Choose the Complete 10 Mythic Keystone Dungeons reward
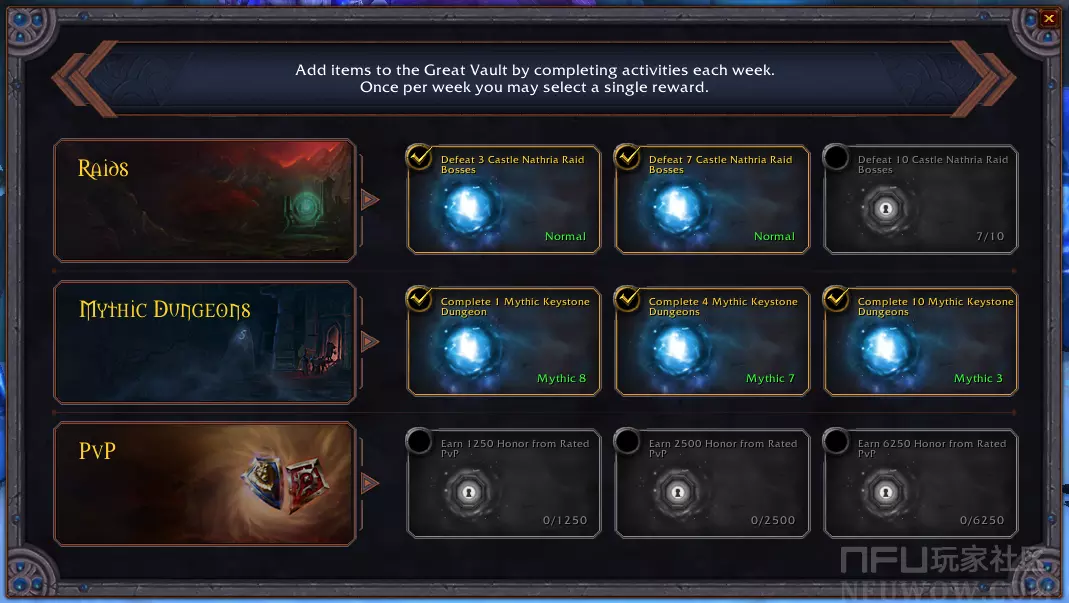Image resolution: width=1069 pixels, height=603 pixels. [920, 341]
